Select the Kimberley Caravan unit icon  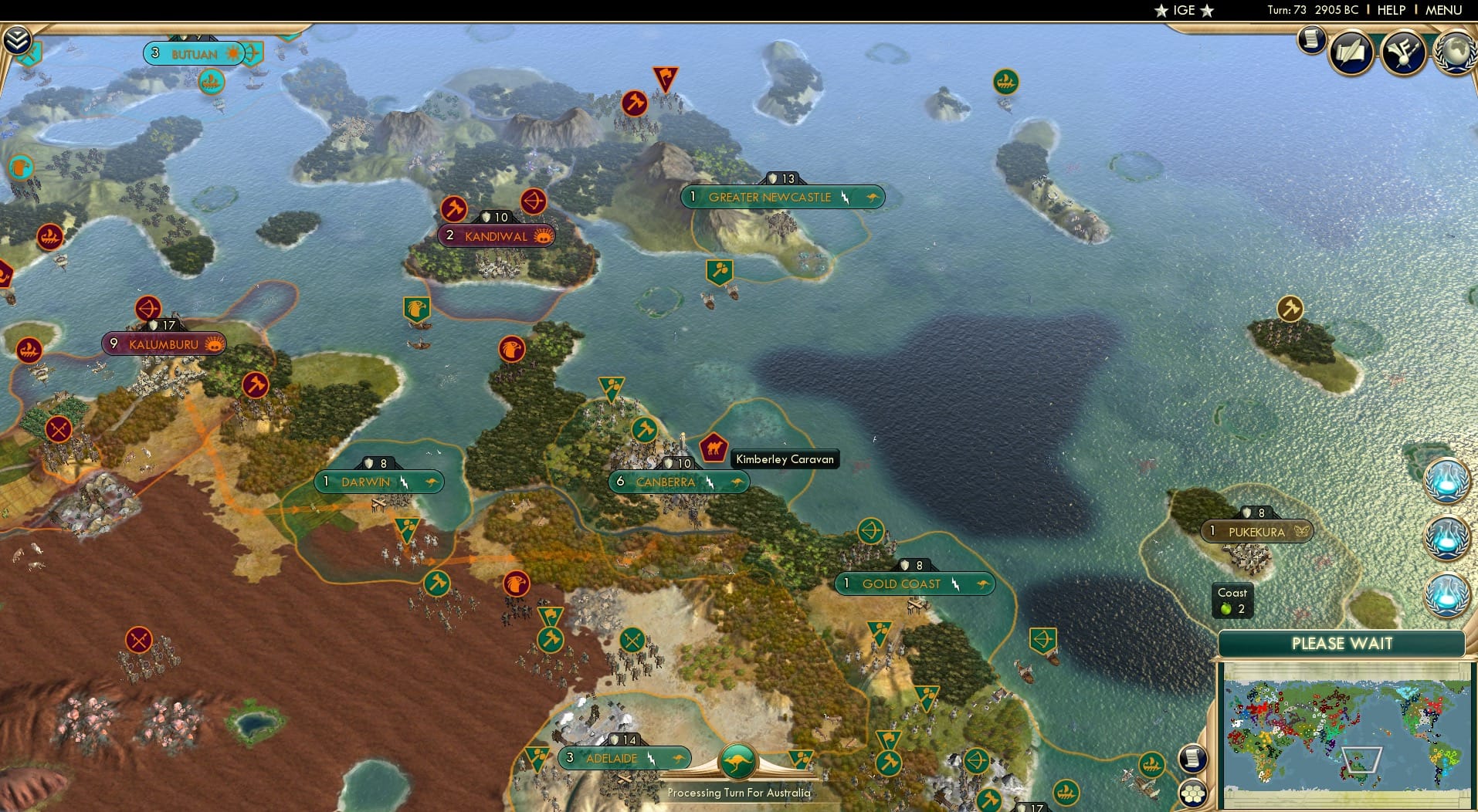click(x=714, y=446)
